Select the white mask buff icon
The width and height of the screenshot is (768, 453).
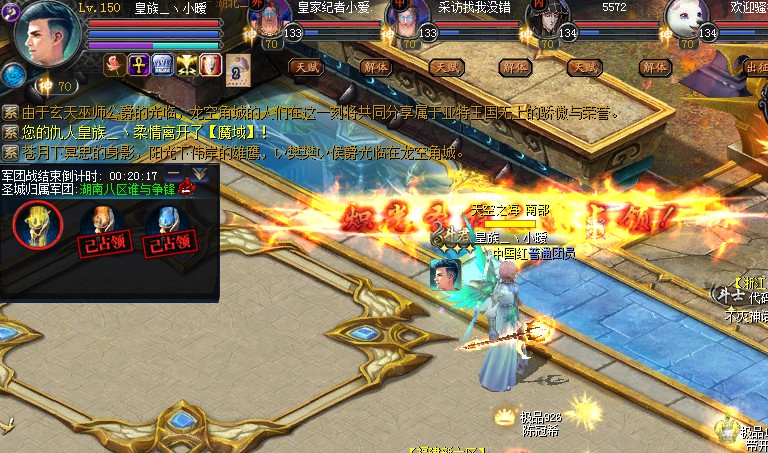[210, 65]
